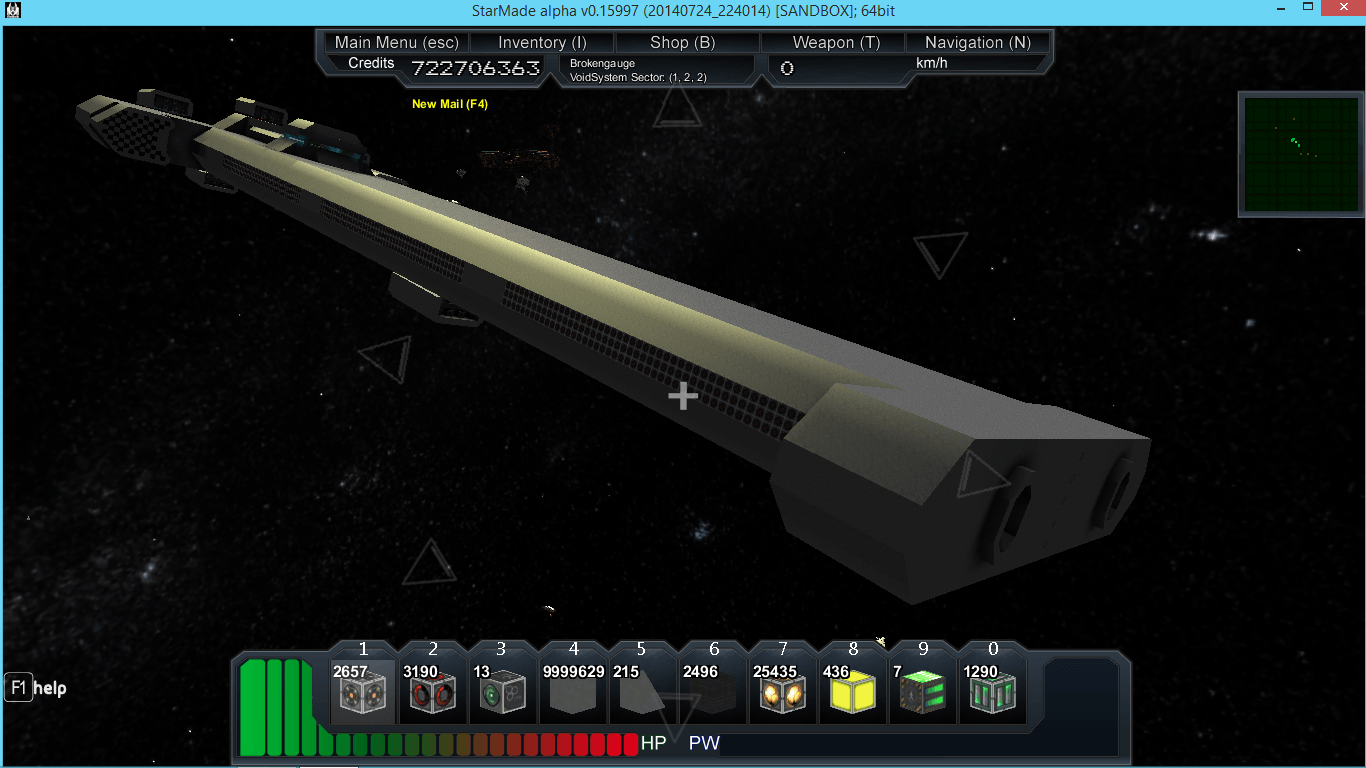This screenshot has height=768, width=1366.
Task: Click the green radar minimap
Action: coord(1301,154)
